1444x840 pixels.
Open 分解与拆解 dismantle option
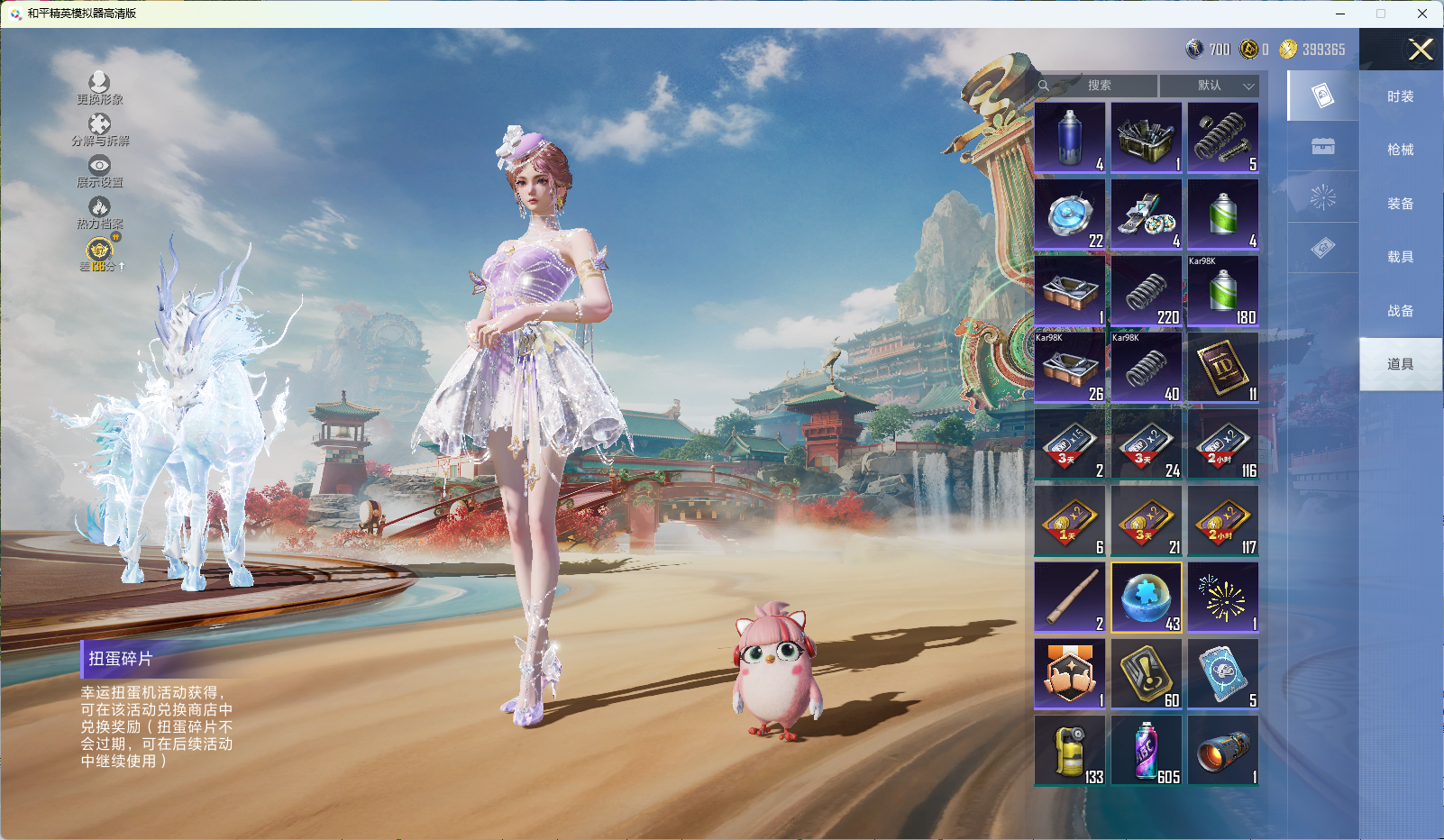point(99,130)
